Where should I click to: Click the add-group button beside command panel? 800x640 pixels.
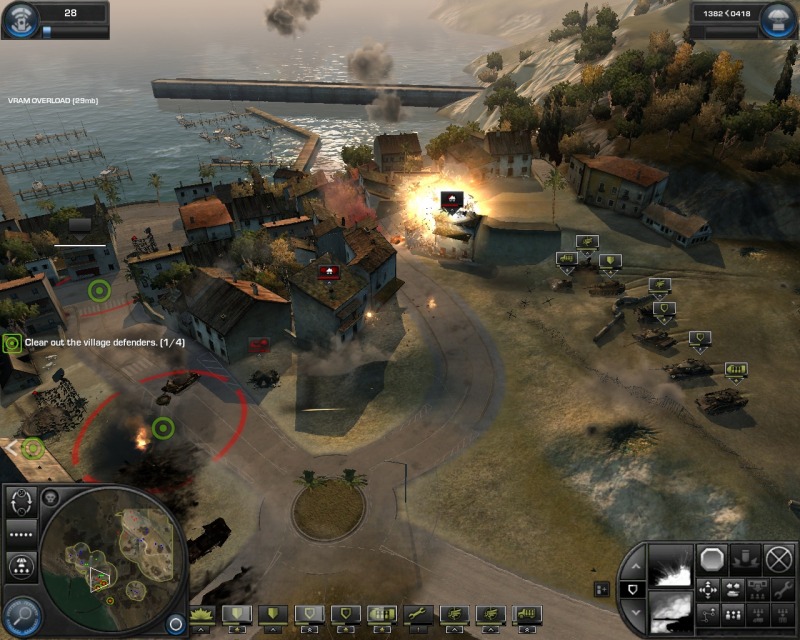click(x=601, y=588)
